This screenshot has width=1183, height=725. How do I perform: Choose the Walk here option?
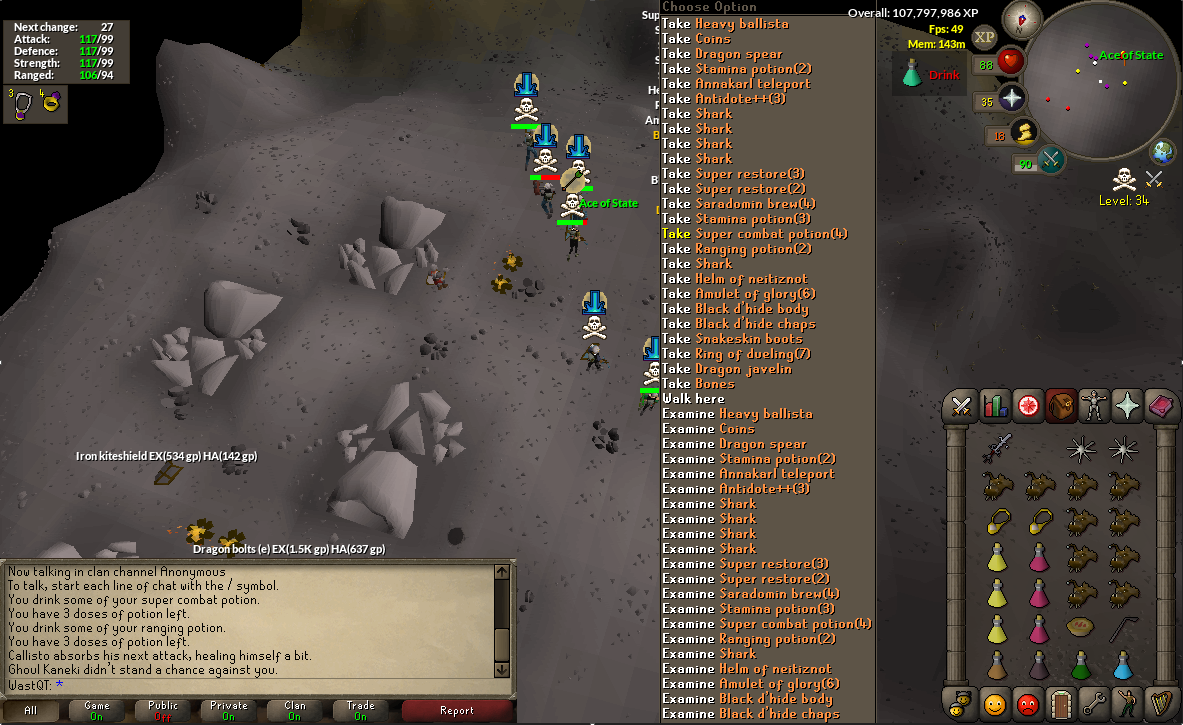(693, 398)
